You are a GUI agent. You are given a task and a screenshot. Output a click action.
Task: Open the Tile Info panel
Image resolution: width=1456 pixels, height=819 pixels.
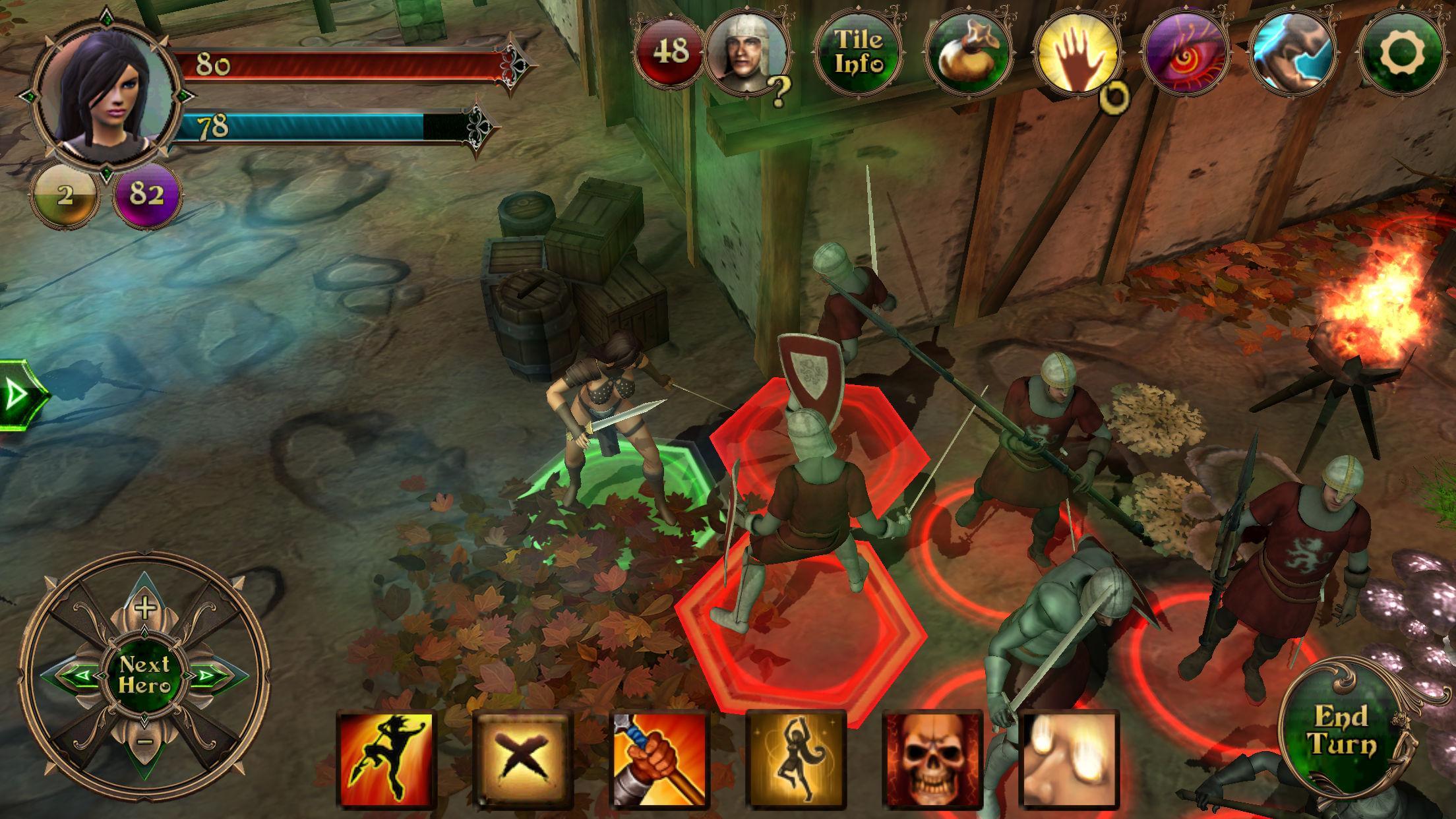[x=859, y=51]
